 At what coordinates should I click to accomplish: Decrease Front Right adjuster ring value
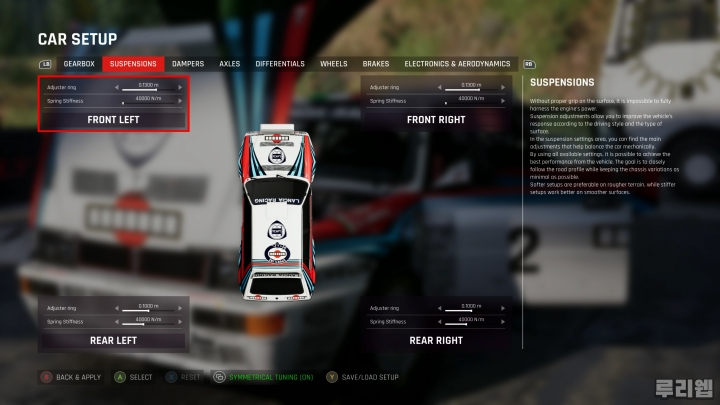coord(439,87)
